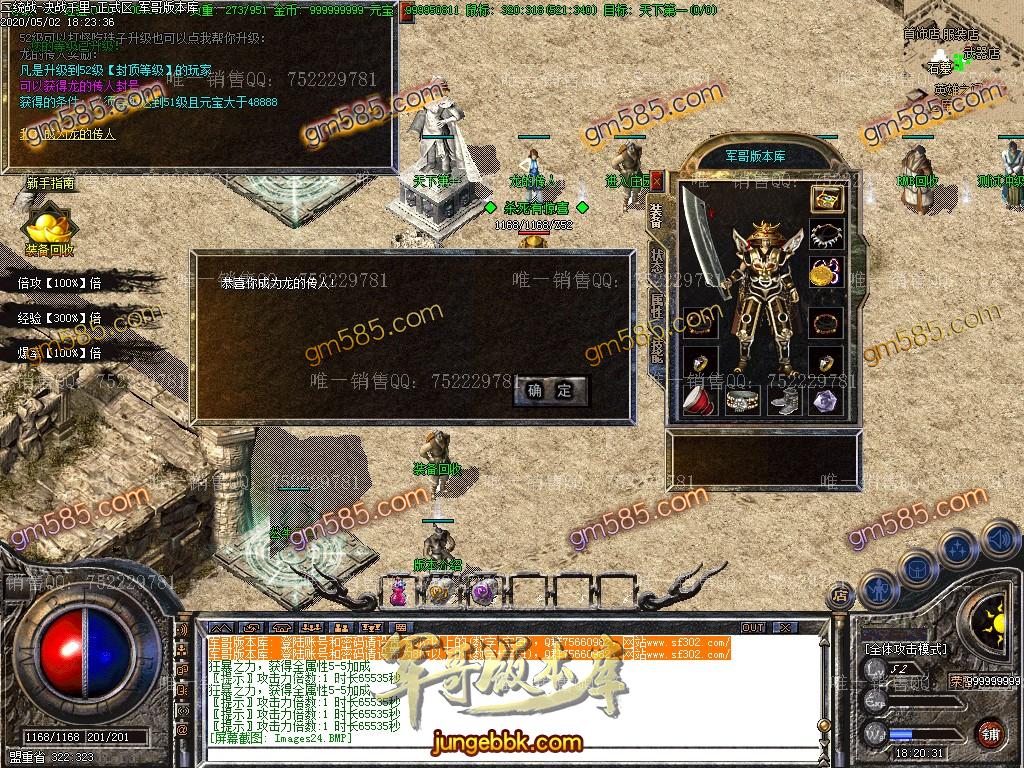
Task: Select the grey boots equipment slot
Action: [x=783, y=401]
